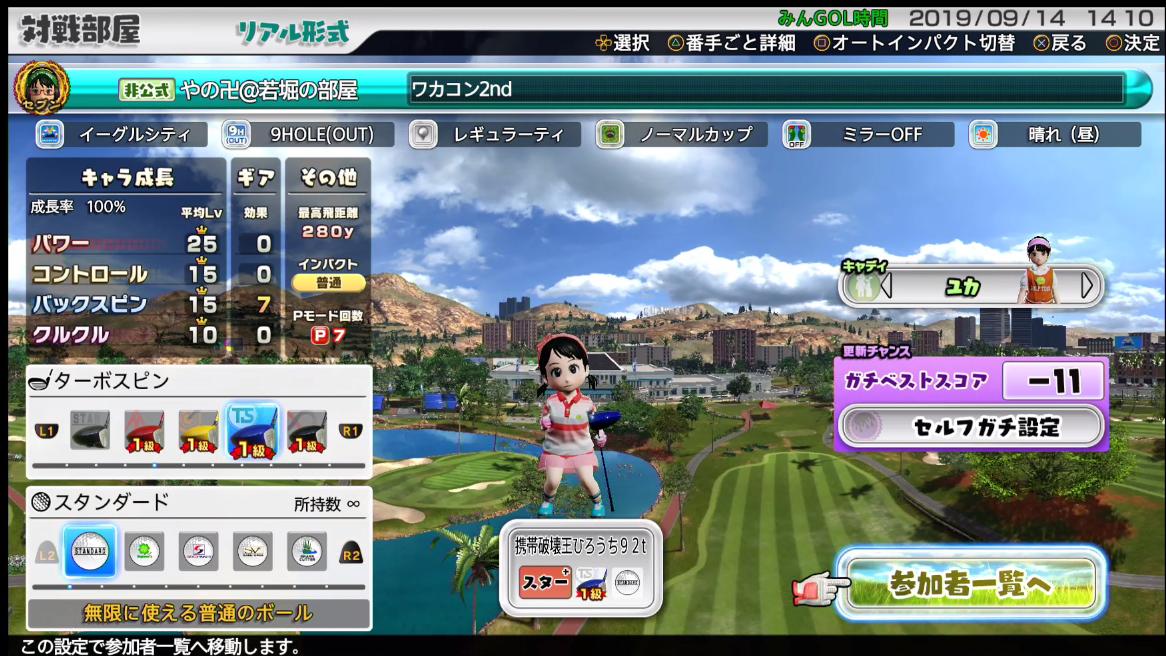Select the previous caddy with the left arrow
1166x656 pixels.
pos(885,287)
